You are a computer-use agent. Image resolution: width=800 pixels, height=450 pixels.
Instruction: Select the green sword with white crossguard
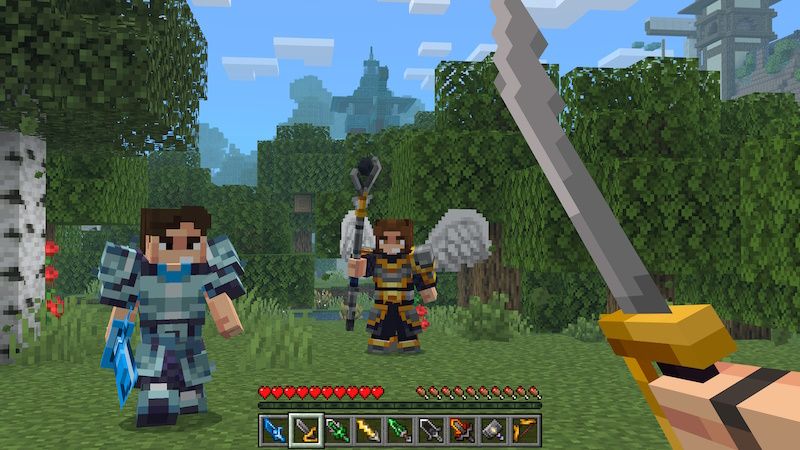[x=336, y=430]
